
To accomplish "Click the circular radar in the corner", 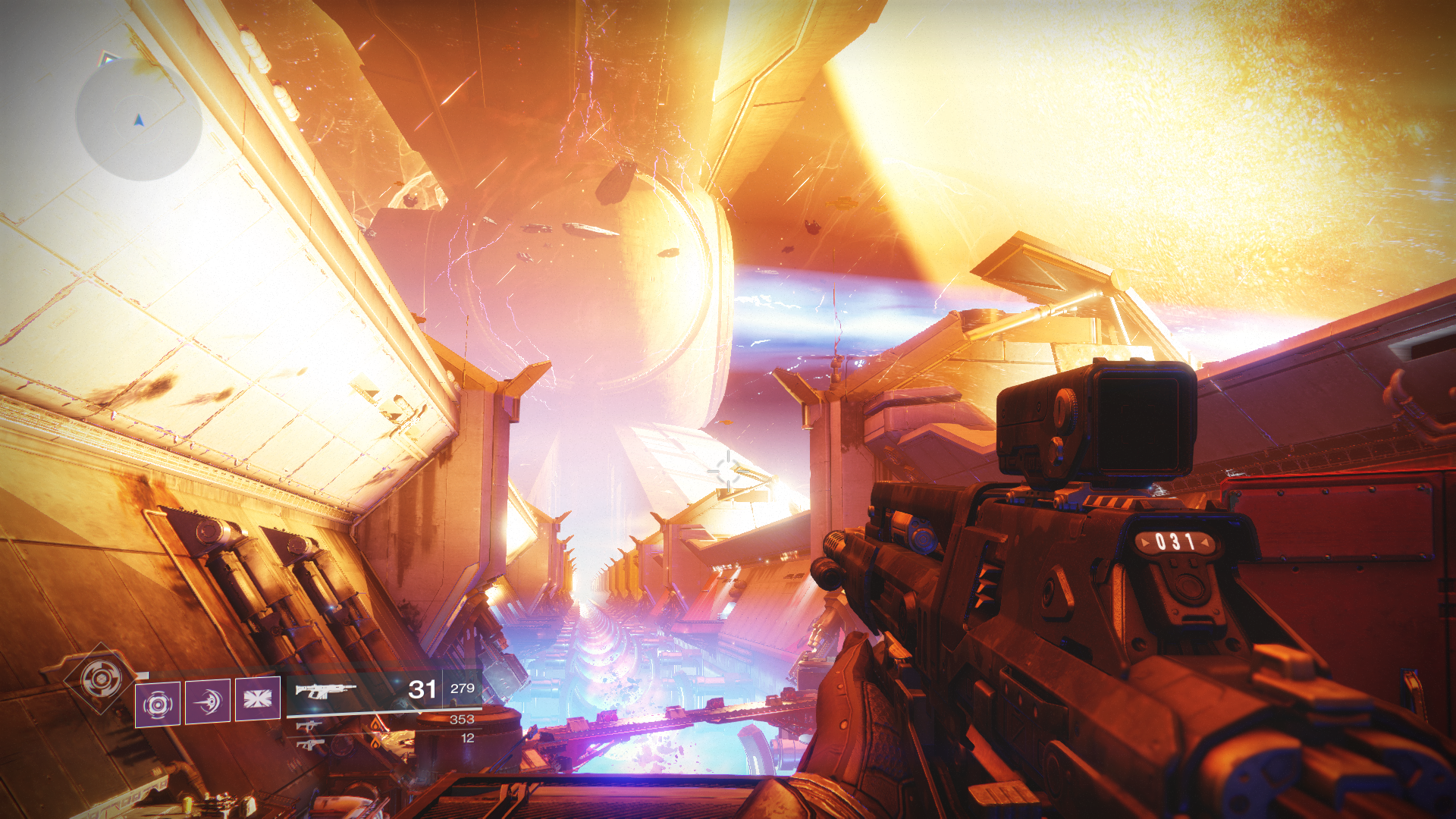I will pyautogui.click(x=139, y=119).
